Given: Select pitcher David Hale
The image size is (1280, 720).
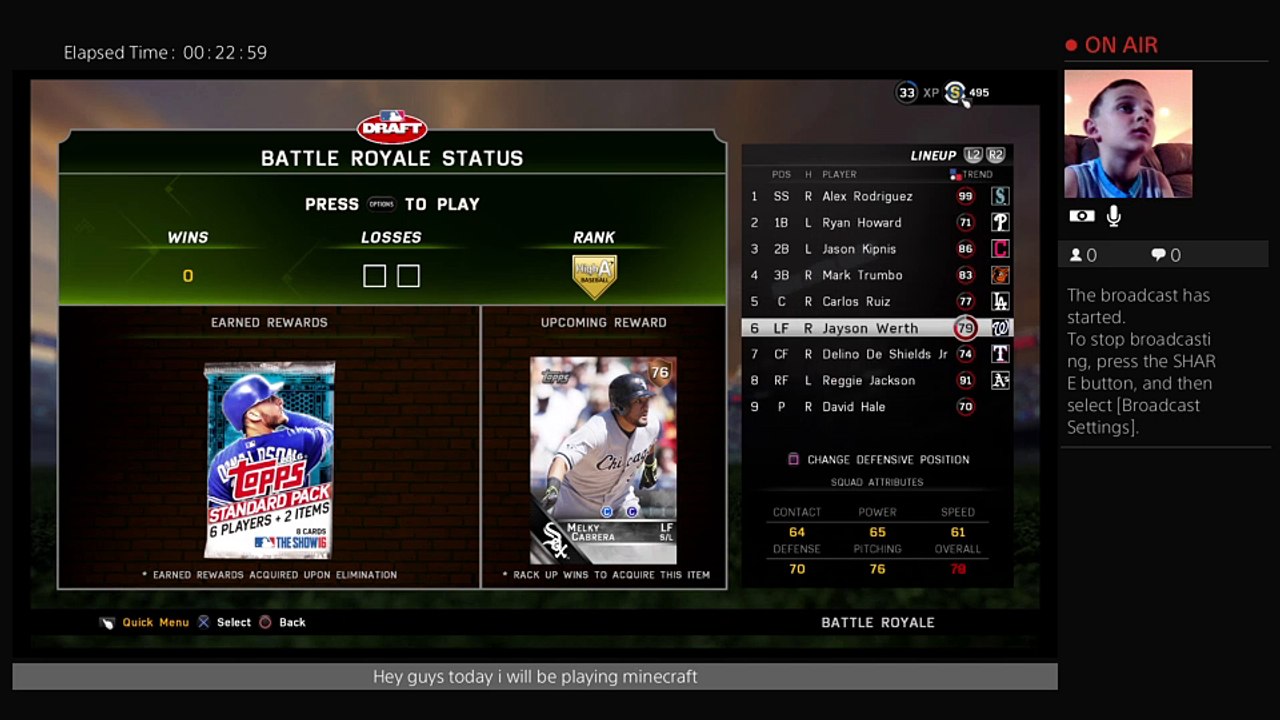Looking at the screenshot, I should tap(853, 407).
